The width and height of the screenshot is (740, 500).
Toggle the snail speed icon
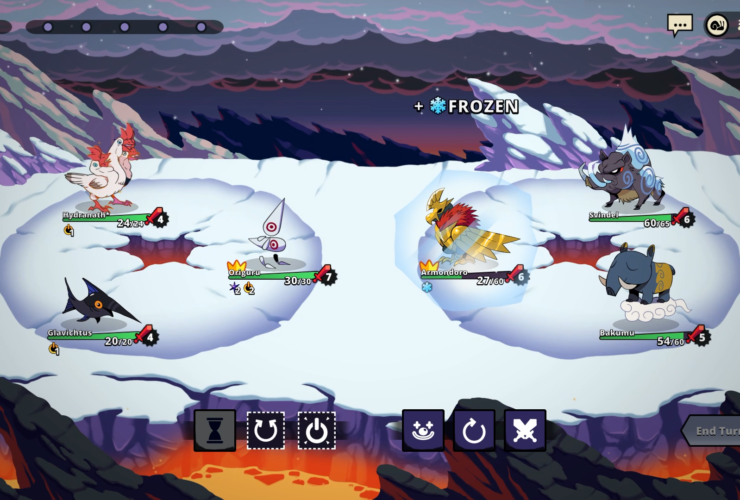click(717, 25)
